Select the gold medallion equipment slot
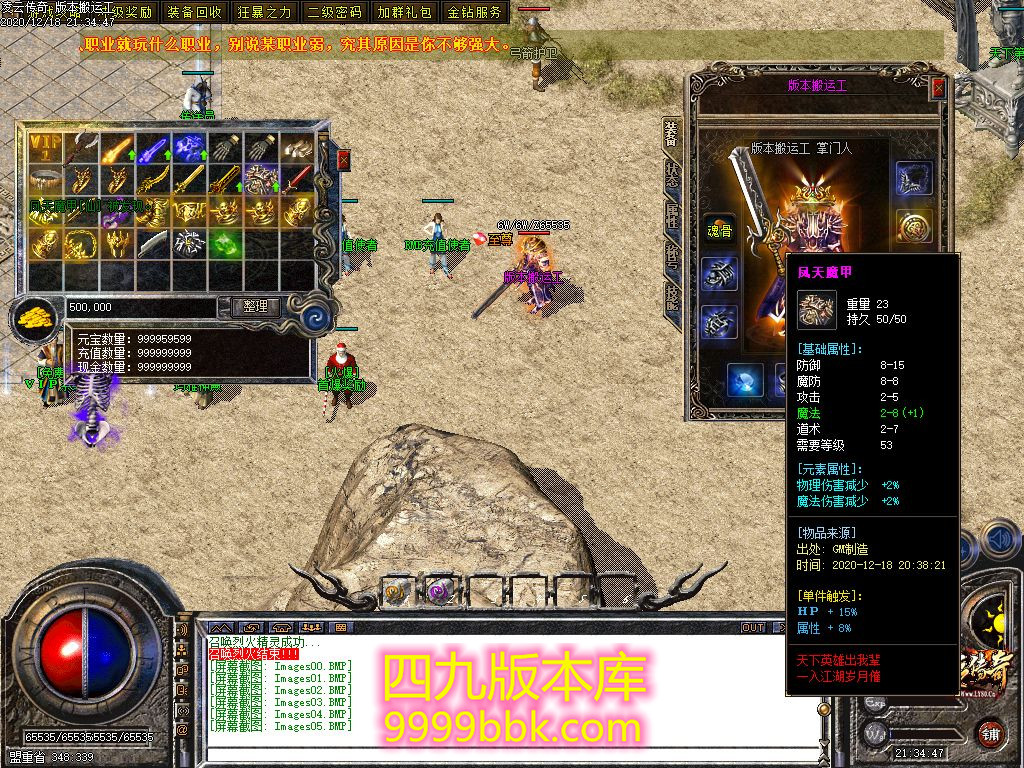Image resolution: width=1024 pixels, height=768 pixels. tap(912, 226)
